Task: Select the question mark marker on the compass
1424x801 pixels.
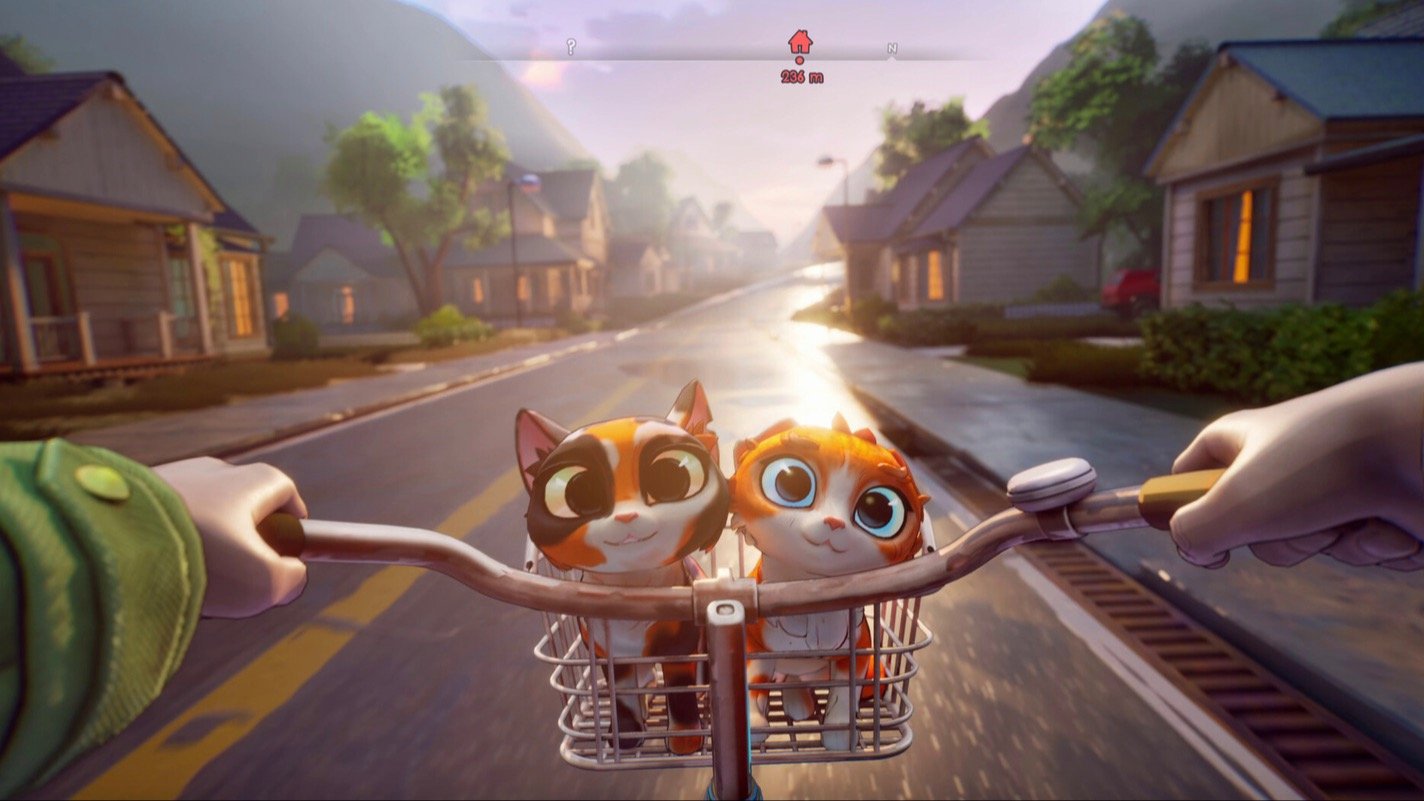Action: point(572,45)
